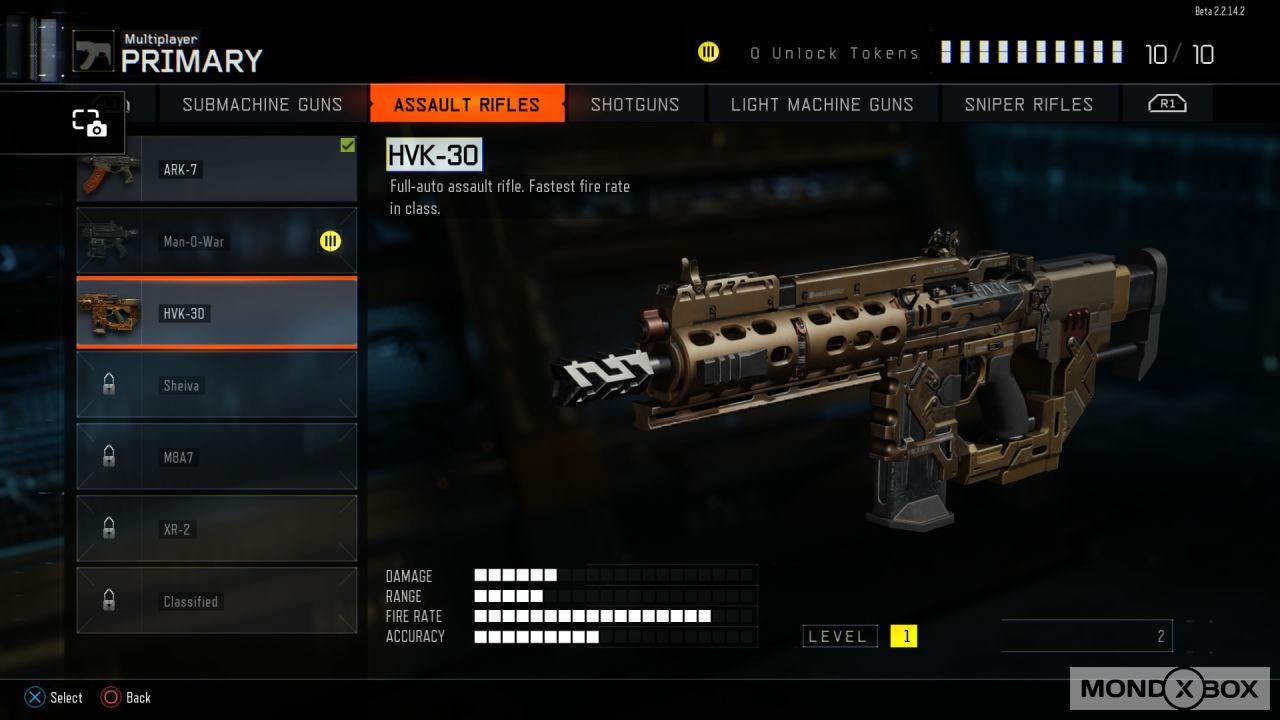
Task: Select the HVK-30 weapon entry
Action: (217, 313)
